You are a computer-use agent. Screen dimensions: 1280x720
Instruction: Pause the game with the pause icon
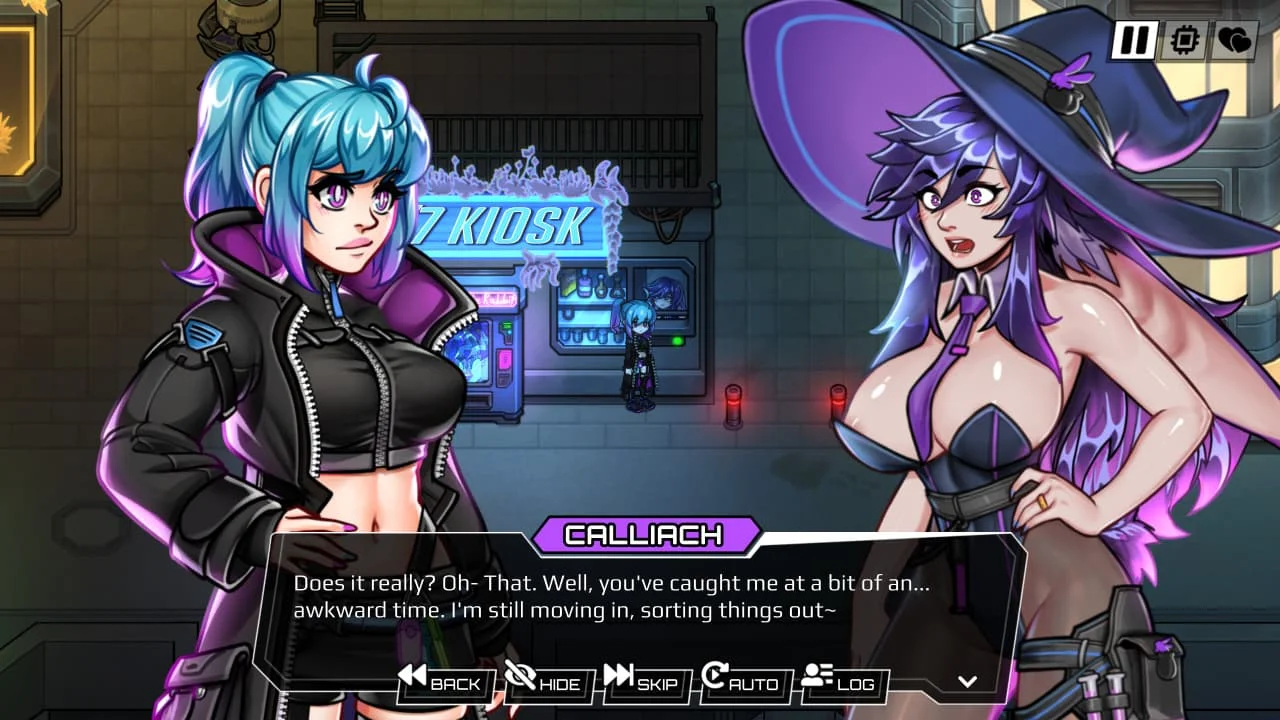(x=1133, y=41)
